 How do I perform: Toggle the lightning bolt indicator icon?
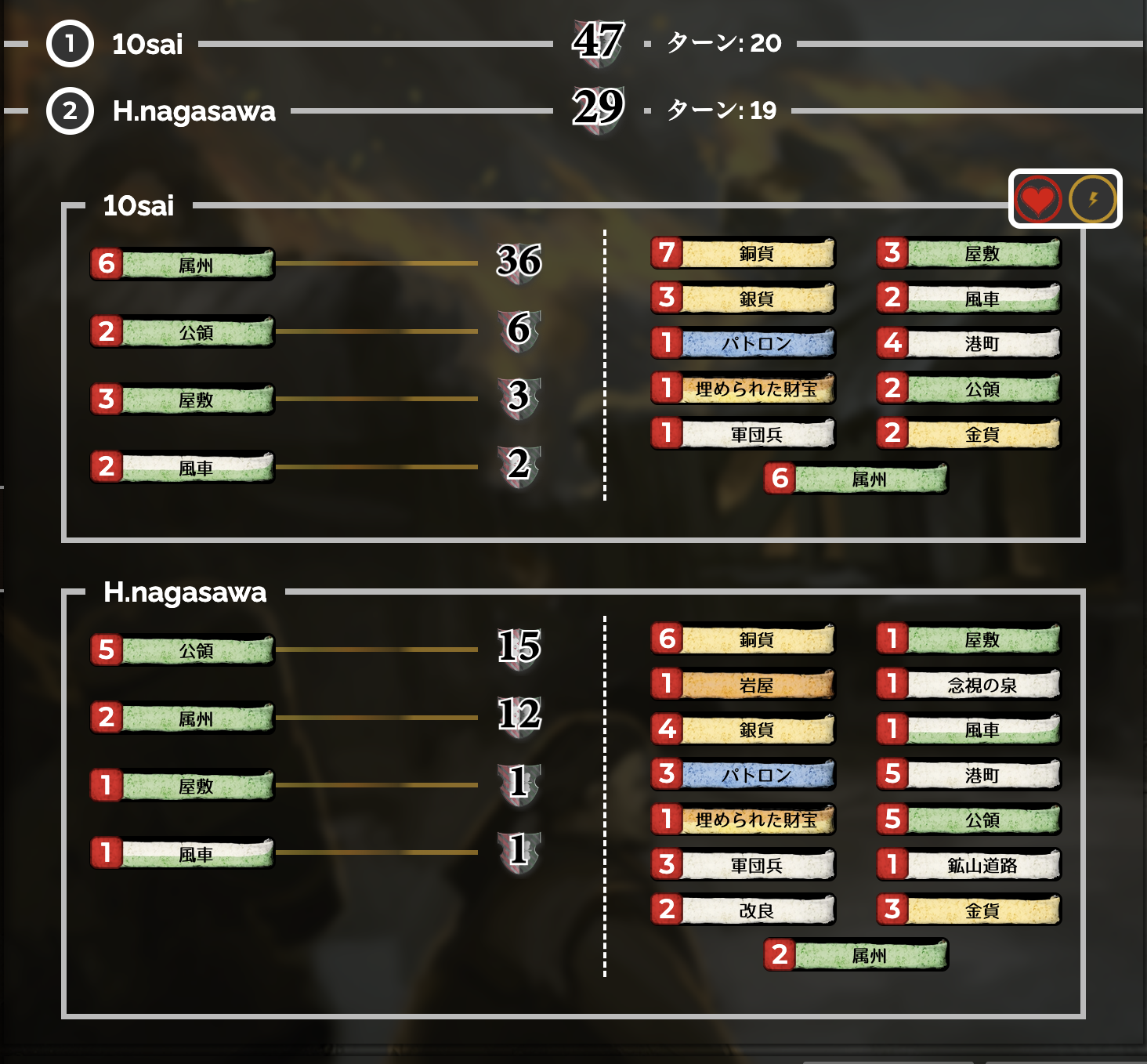[x=1091, y=198]
